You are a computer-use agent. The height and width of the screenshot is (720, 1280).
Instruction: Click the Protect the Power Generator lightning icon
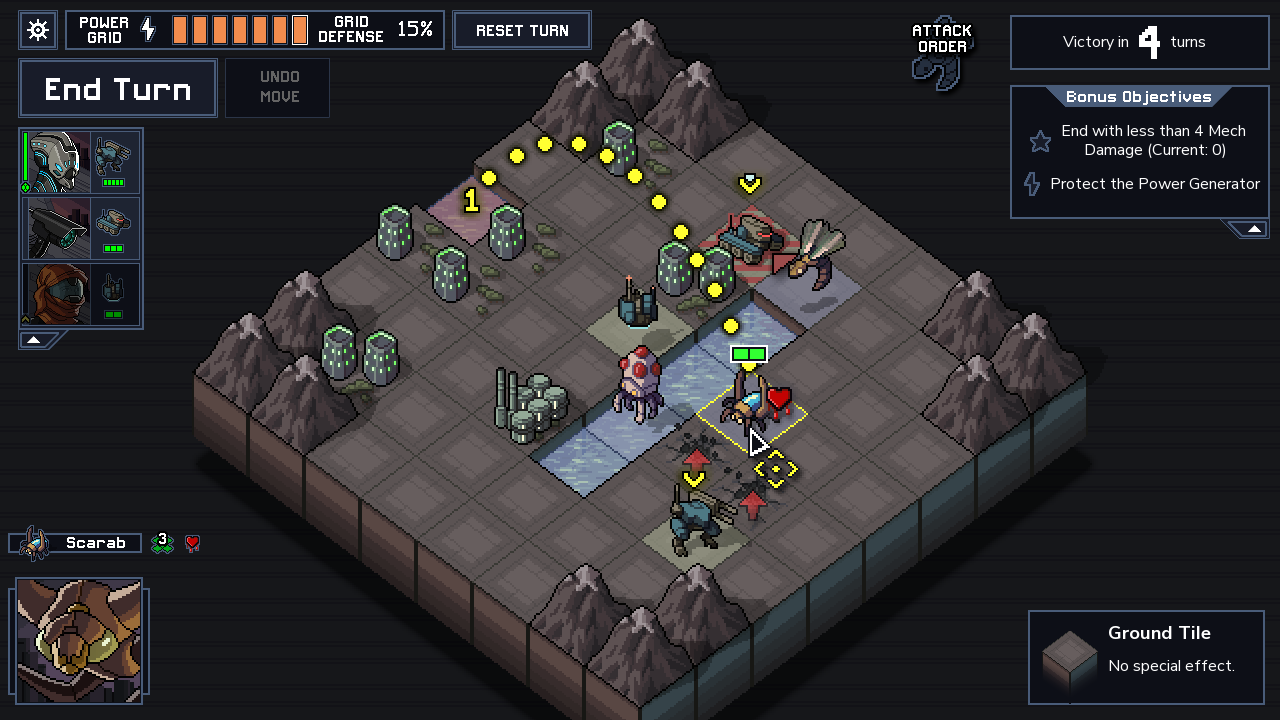[x=1031, y=184]
